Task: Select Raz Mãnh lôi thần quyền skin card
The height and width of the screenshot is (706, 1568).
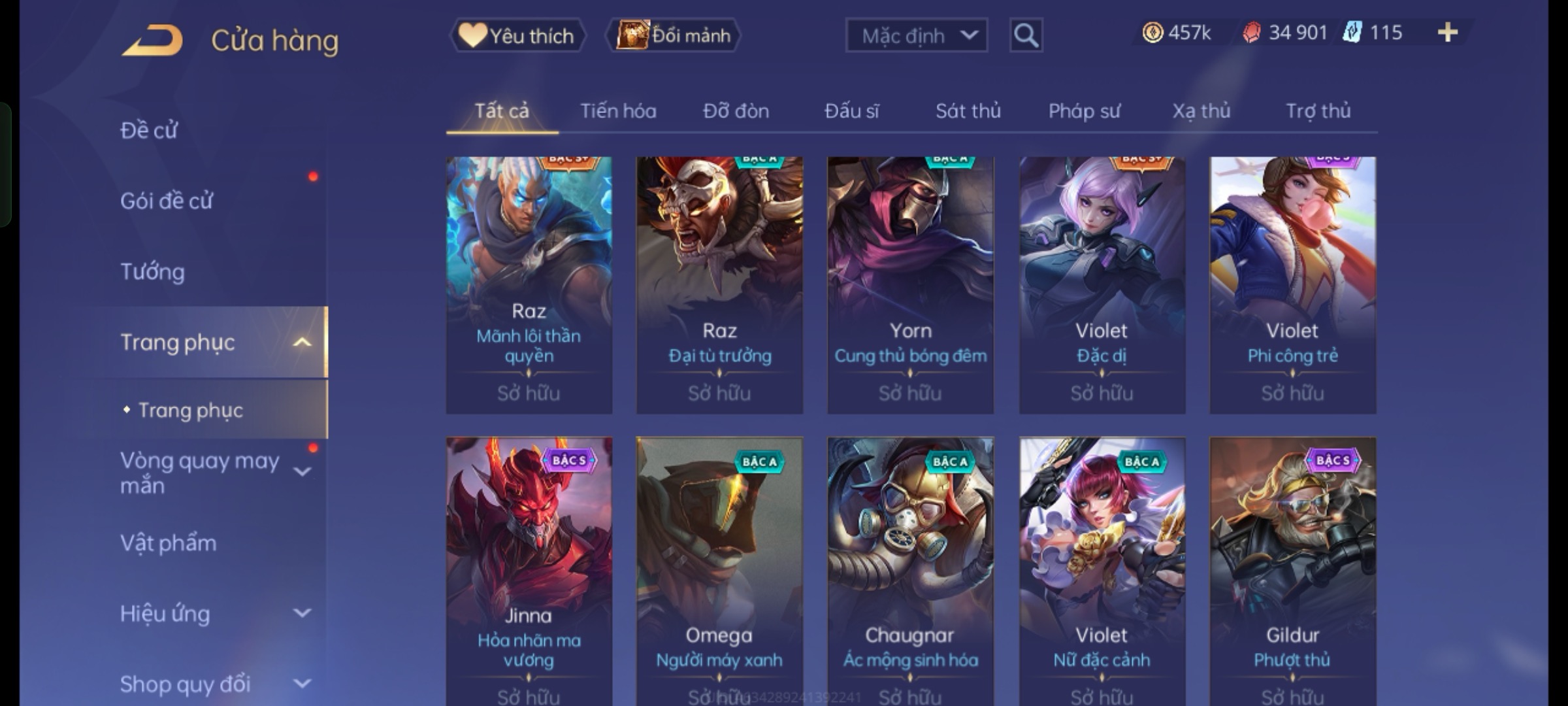Action: coord(529,284)
